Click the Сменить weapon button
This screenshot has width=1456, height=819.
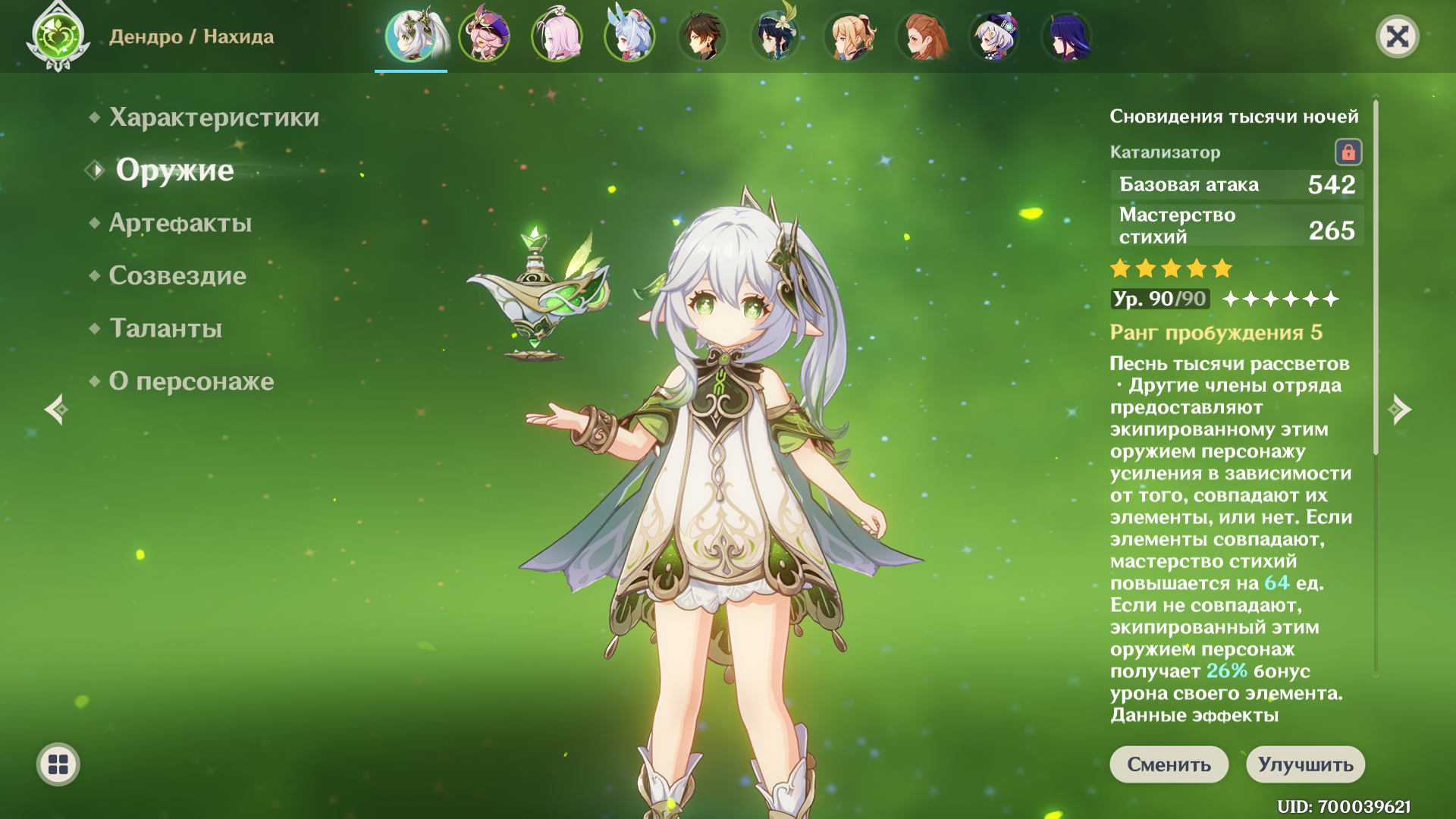[1169, 764]
